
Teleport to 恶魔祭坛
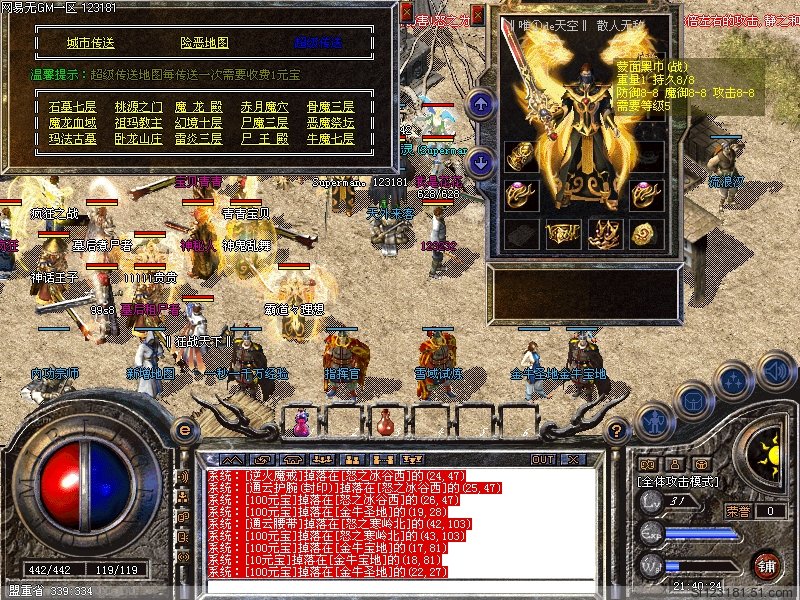(x=329, y=123)
